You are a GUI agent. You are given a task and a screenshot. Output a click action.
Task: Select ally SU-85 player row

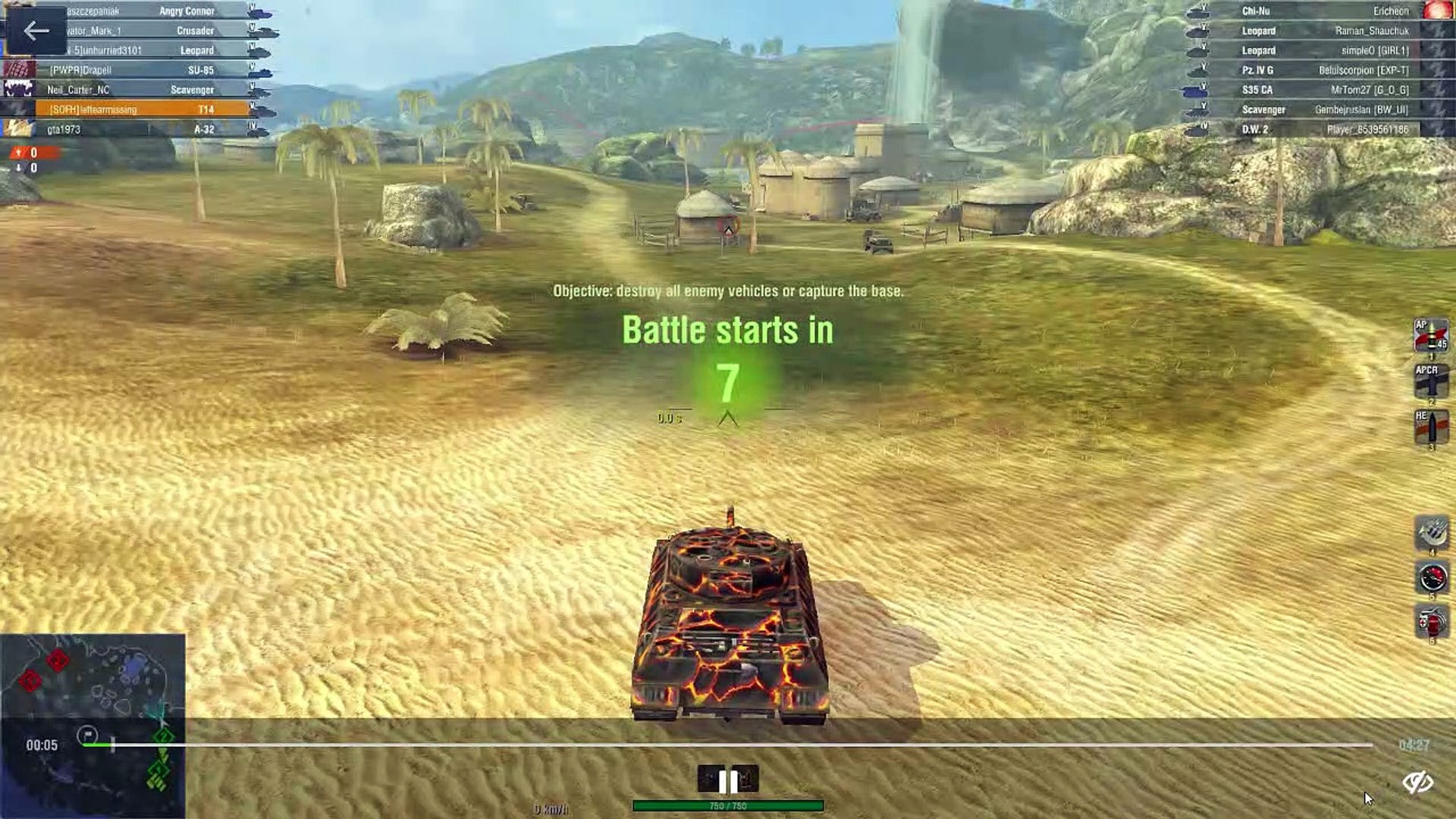pos(142,70)
